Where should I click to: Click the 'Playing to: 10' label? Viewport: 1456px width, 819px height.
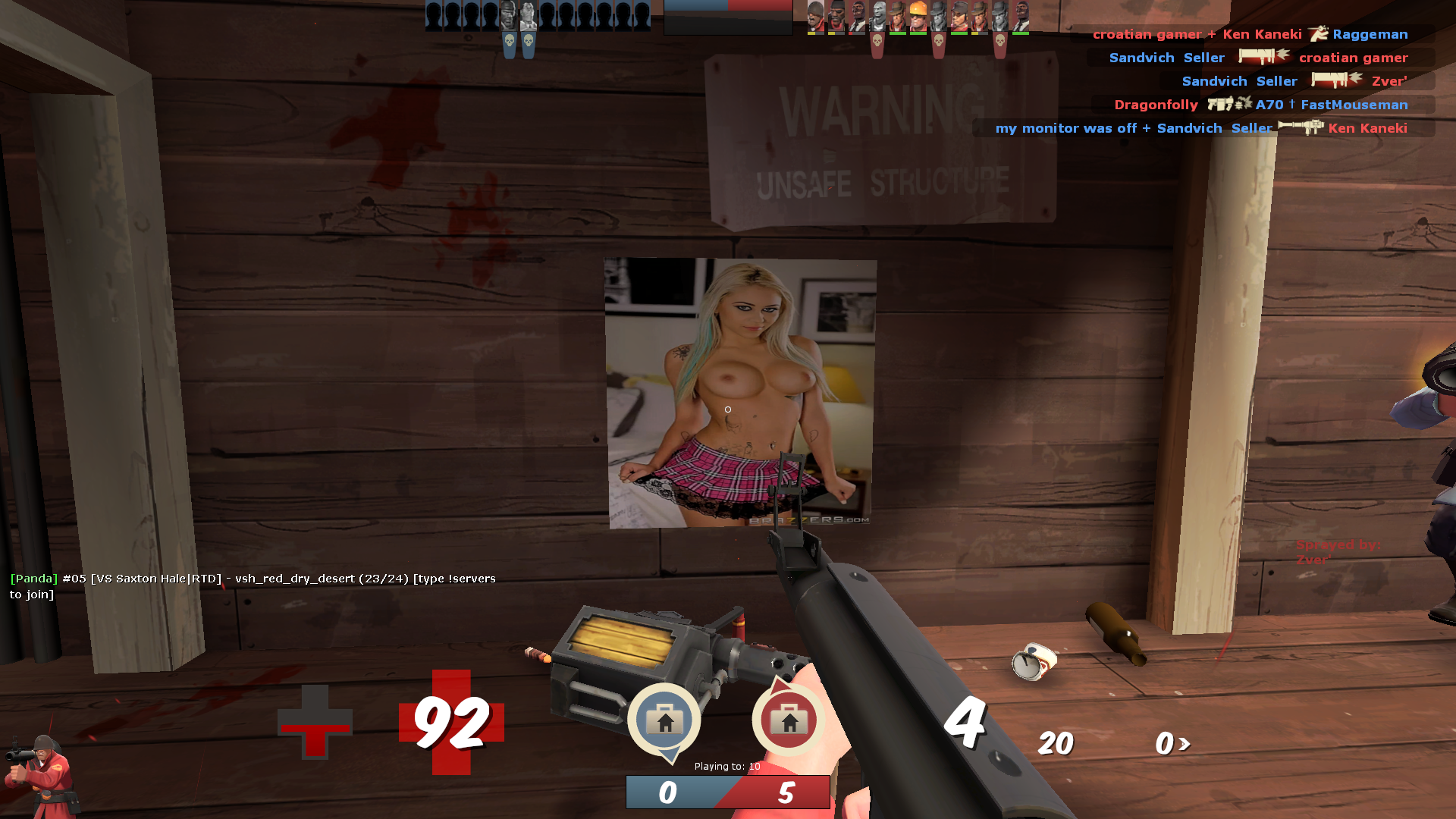[x=726, y=767]
